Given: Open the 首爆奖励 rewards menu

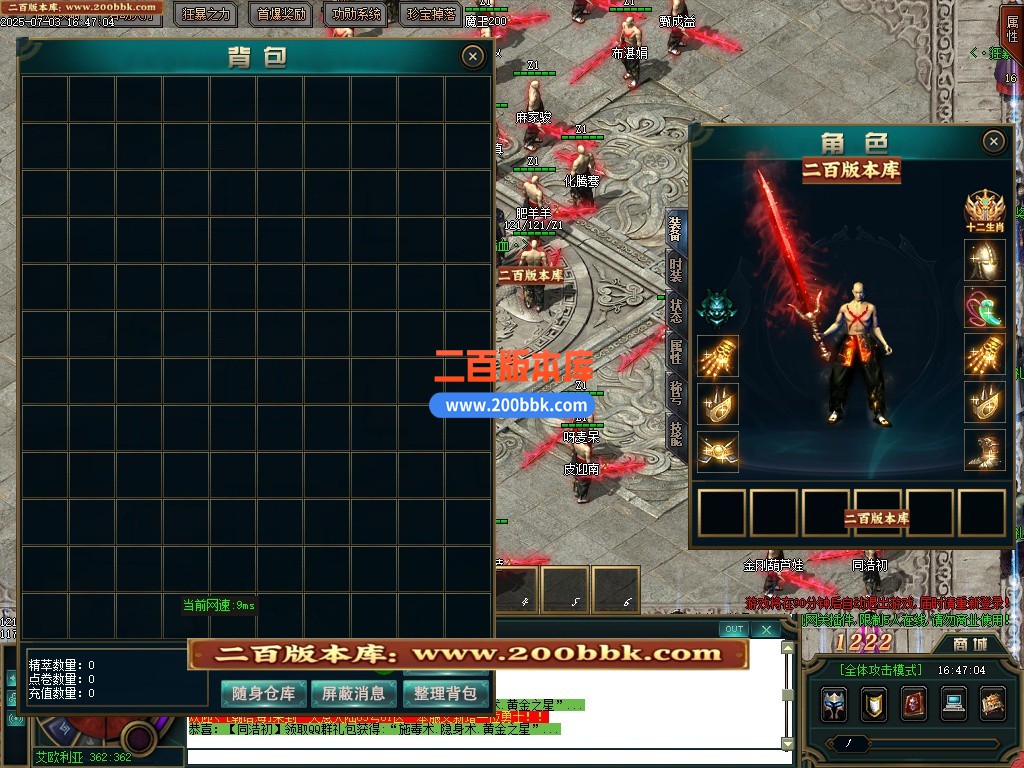Looking at the screenshot, I should (282, 14).
